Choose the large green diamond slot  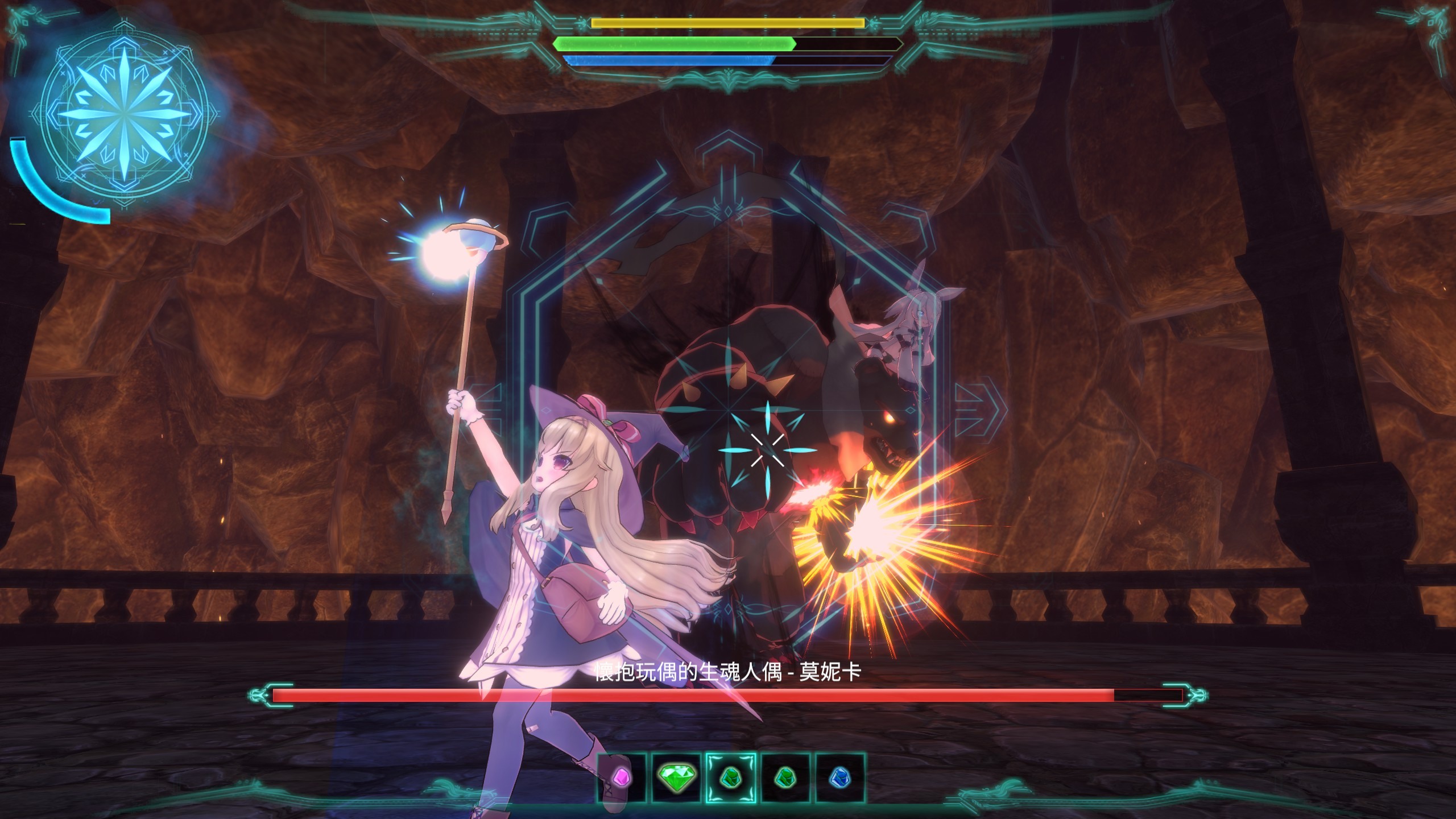pyautogui.click(x=676, y=777)
